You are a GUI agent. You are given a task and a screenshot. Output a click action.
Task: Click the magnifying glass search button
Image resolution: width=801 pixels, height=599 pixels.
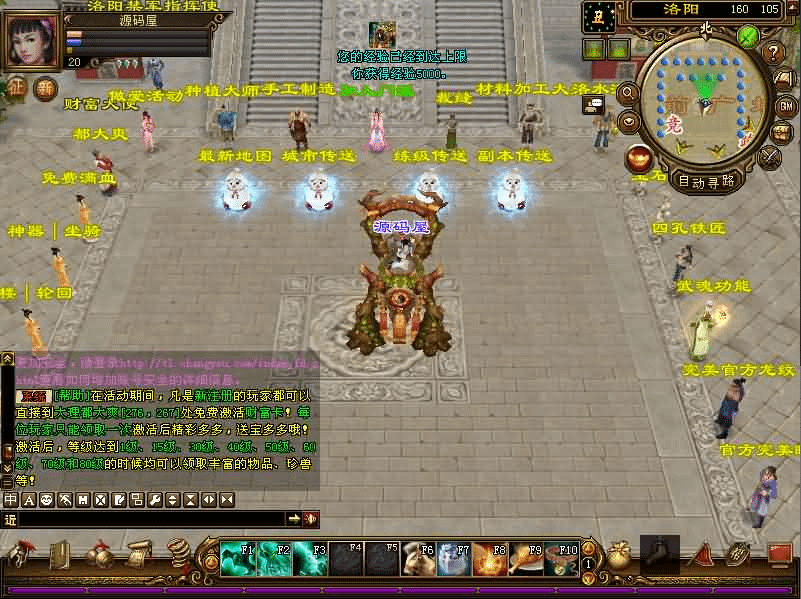[629, 93]
